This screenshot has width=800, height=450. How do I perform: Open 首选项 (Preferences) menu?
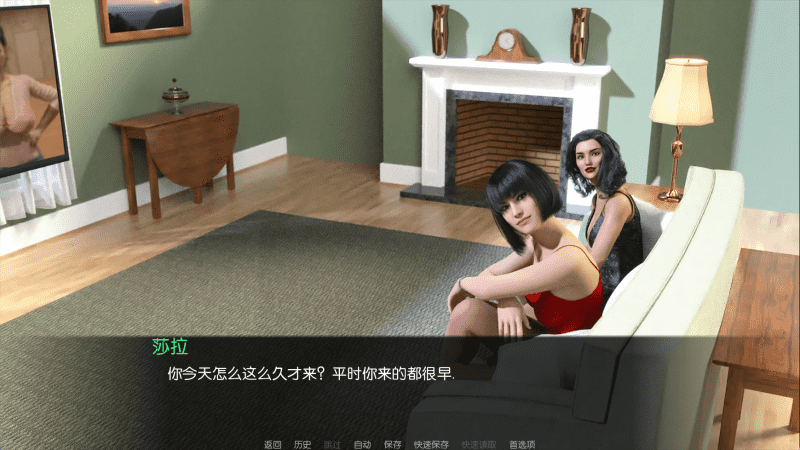522,444
